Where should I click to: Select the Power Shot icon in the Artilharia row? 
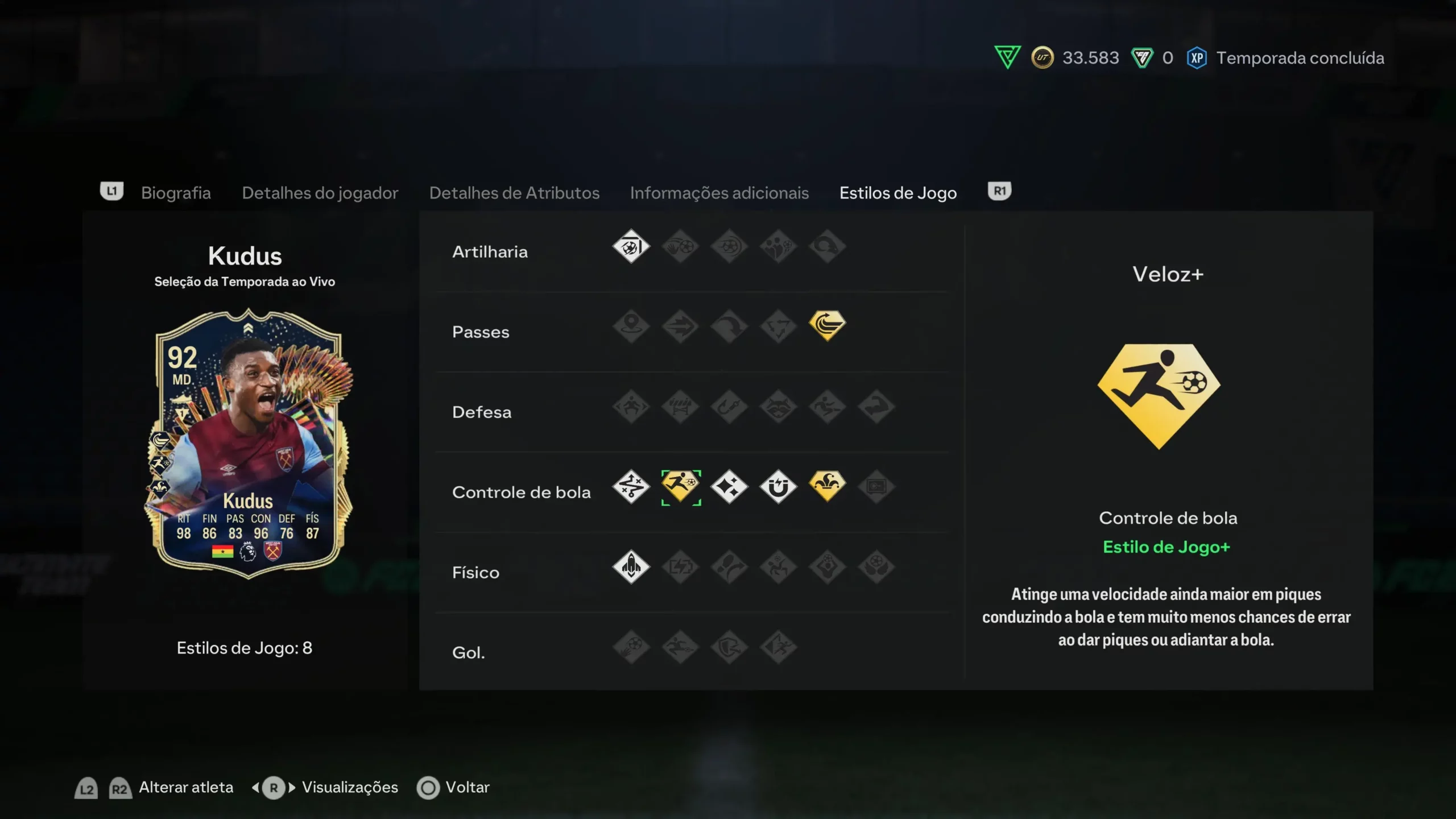tap(631, 246)
